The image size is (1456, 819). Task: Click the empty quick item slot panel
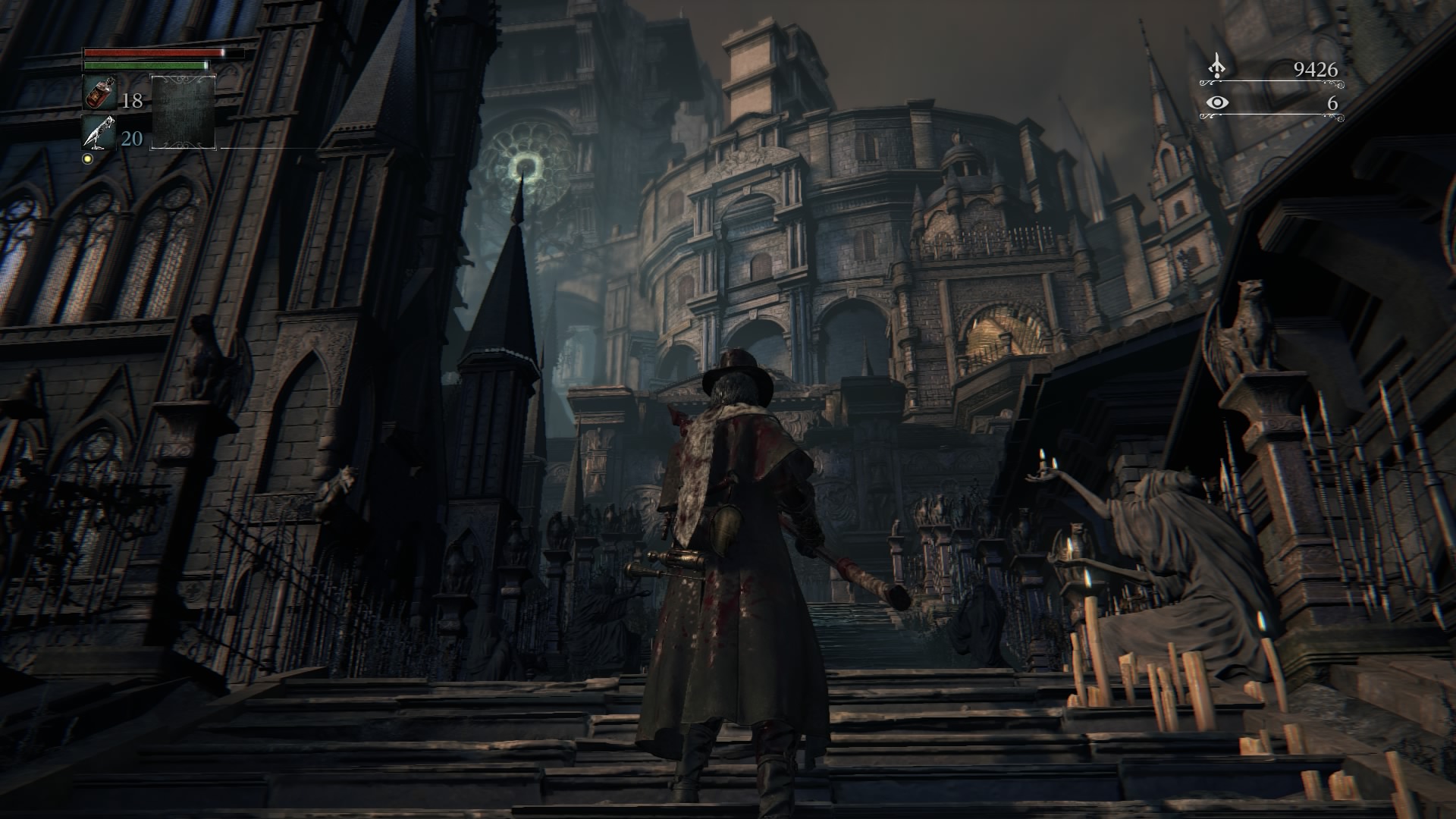tap(184, 112)
